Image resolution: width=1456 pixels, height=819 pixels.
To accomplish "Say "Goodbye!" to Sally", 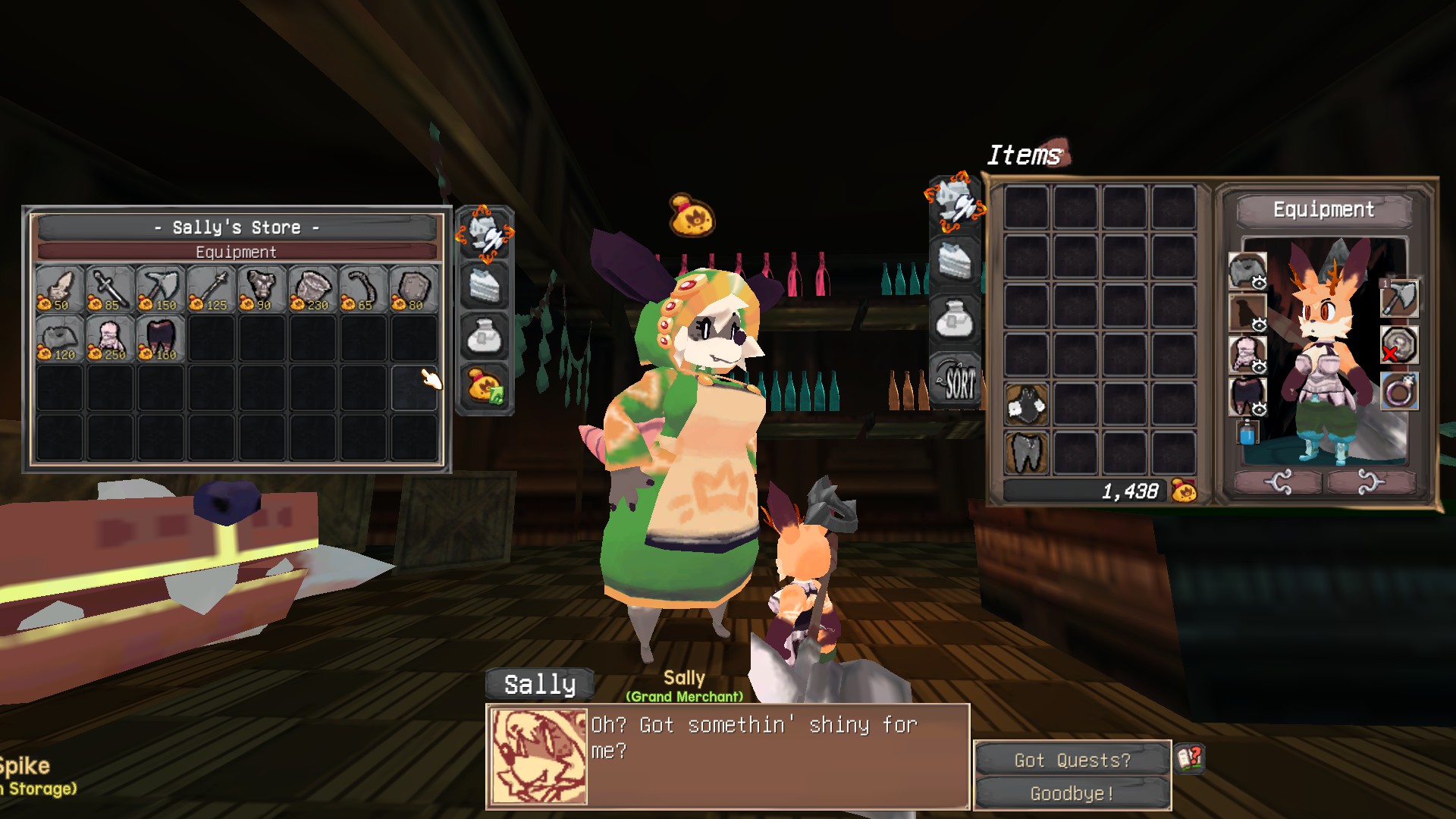I will coord(1072,793).
